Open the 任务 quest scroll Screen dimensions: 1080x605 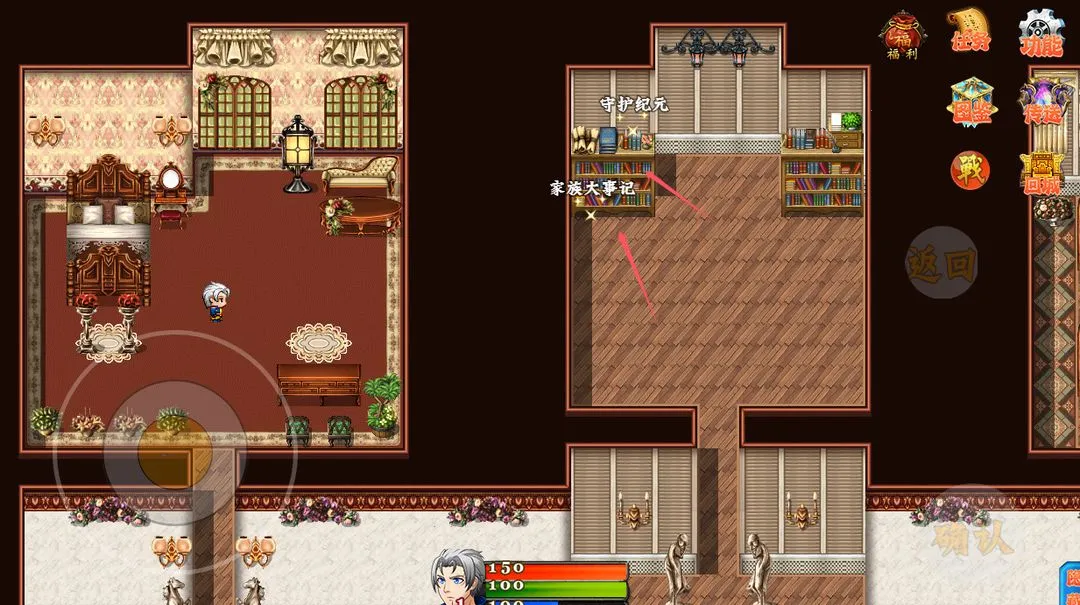tap(970, 33)
